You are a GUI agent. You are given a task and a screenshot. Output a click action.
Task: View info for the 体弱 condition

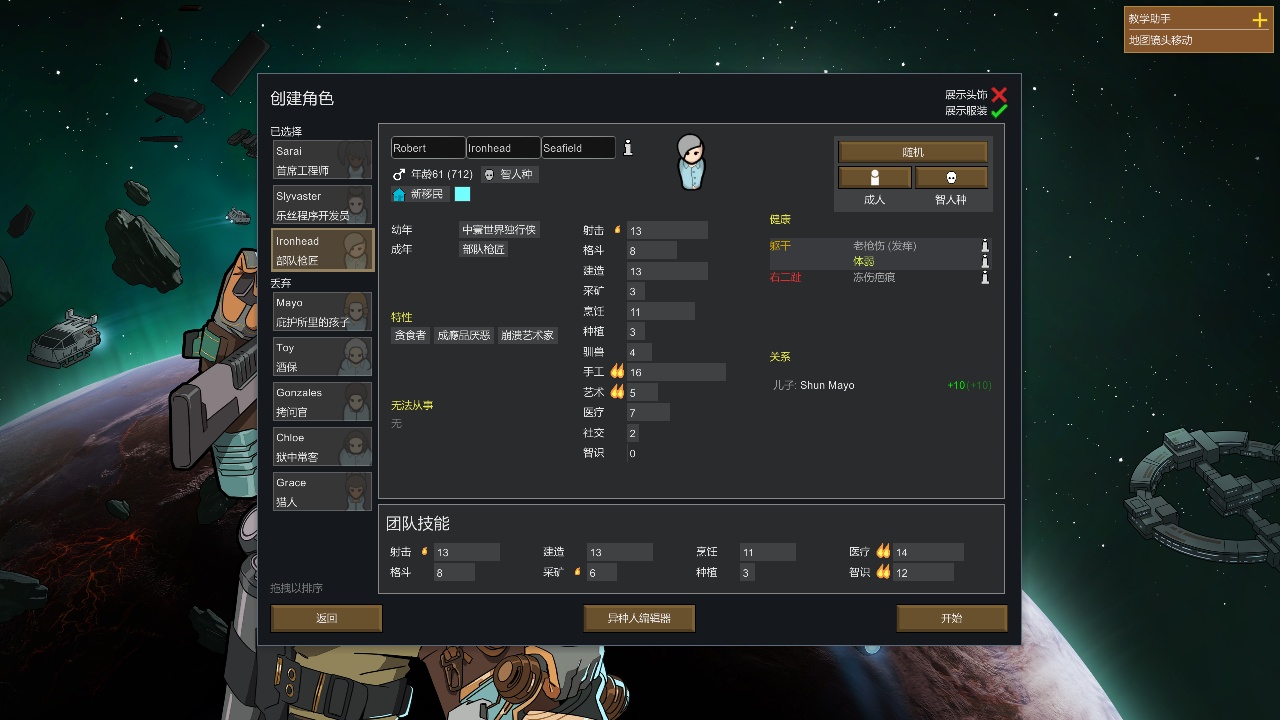(984, 261)
